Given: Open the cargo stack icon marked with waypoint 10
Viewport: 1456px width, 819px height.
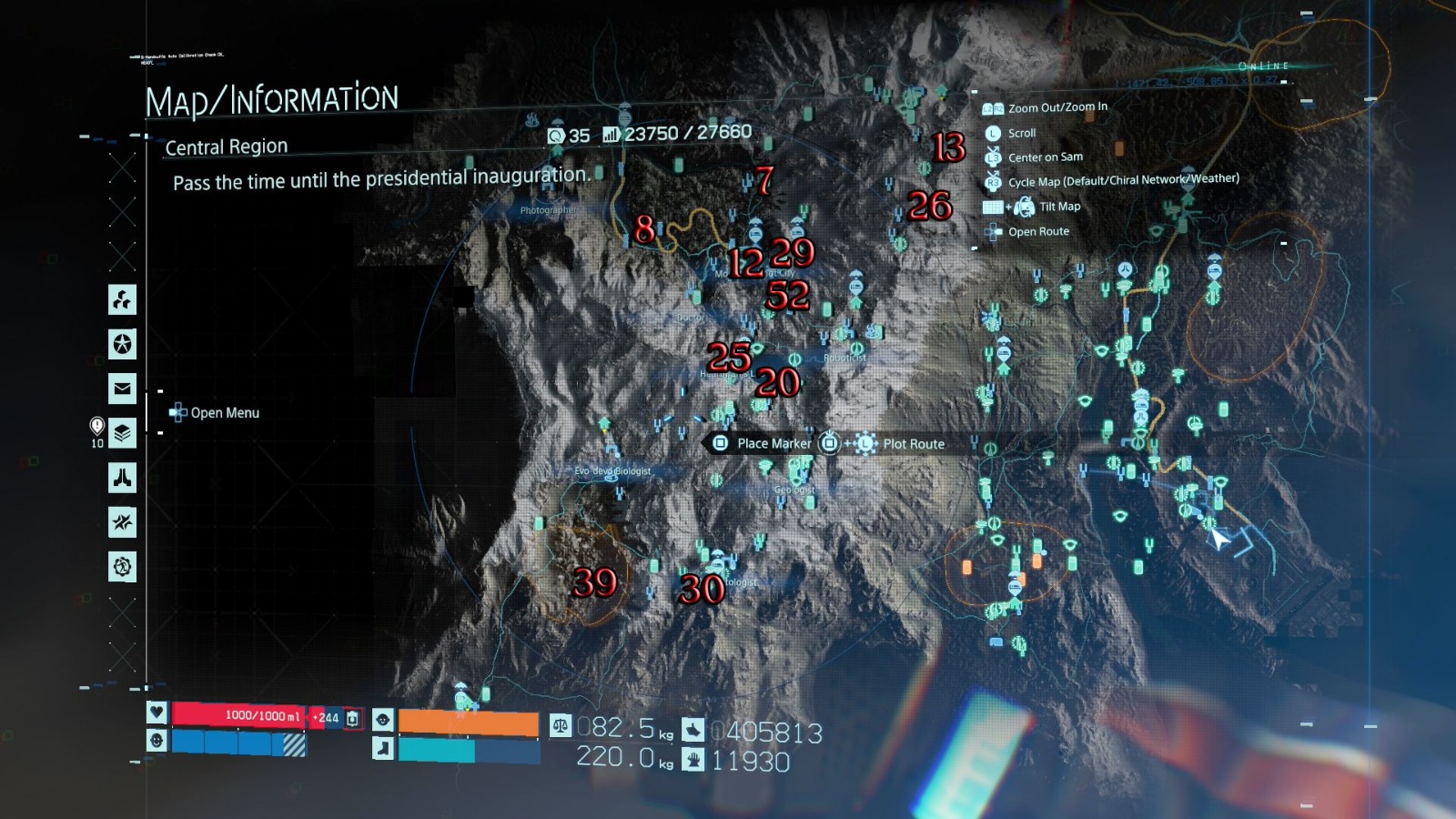Looking at the screenshot, I should click(x=123, y=435).
